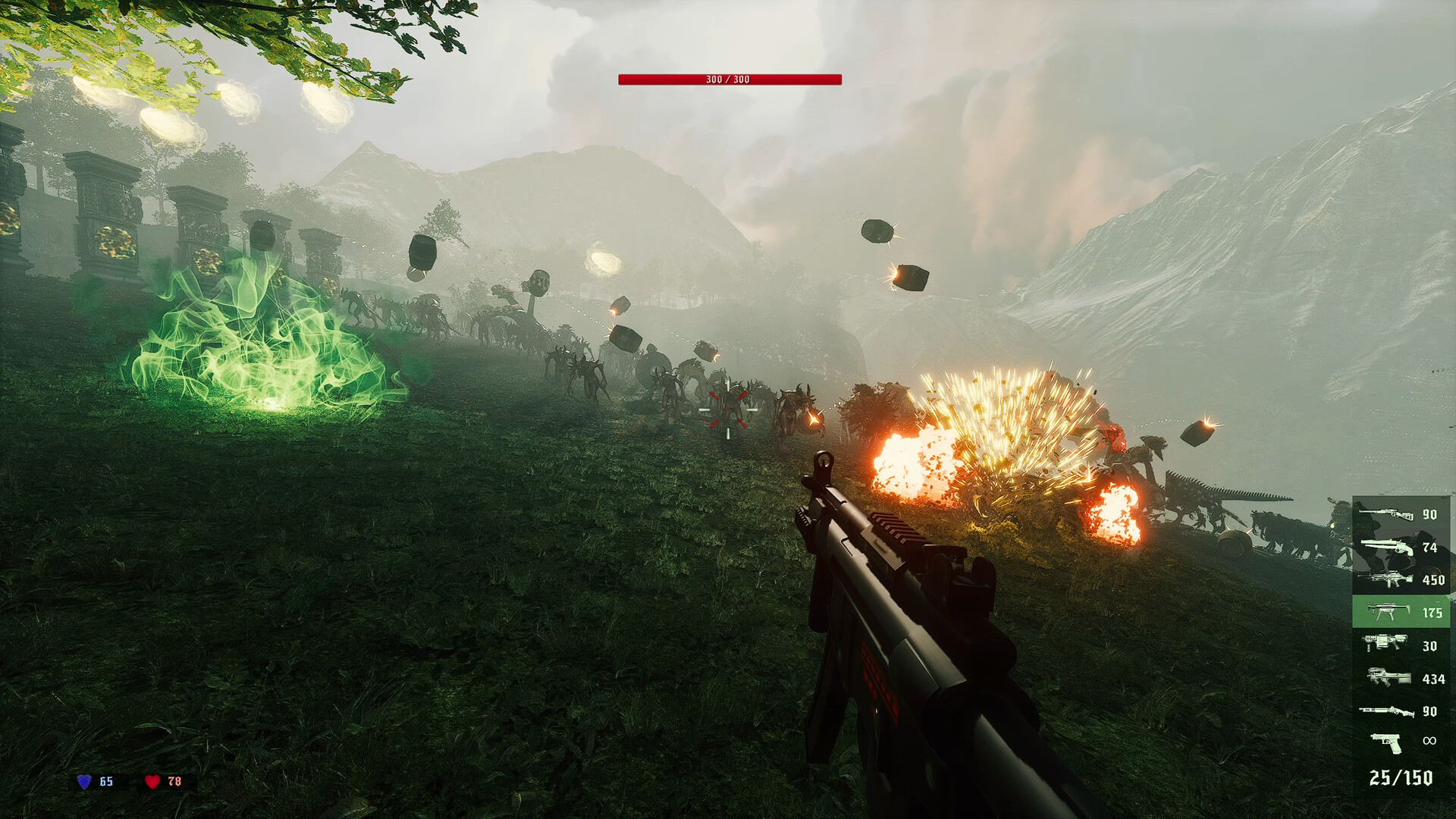This screenshot has width=1456, height=819.
Task: Equip the light machine gun with 450 rounds
Action: [x=1401, y=580]
